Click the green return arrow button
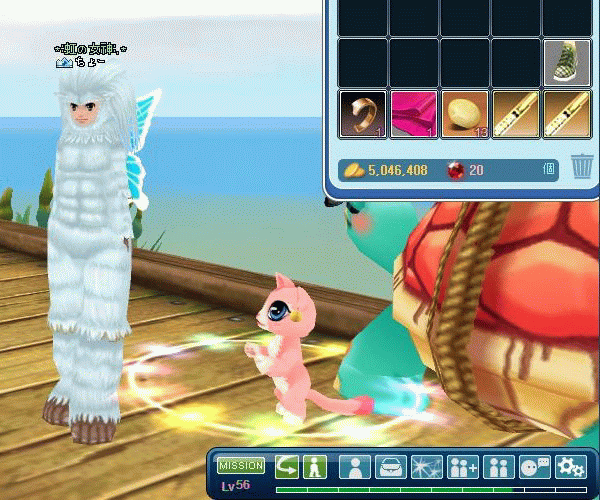Viewport: 600px width, 500px height. click(x=287, y=467)
